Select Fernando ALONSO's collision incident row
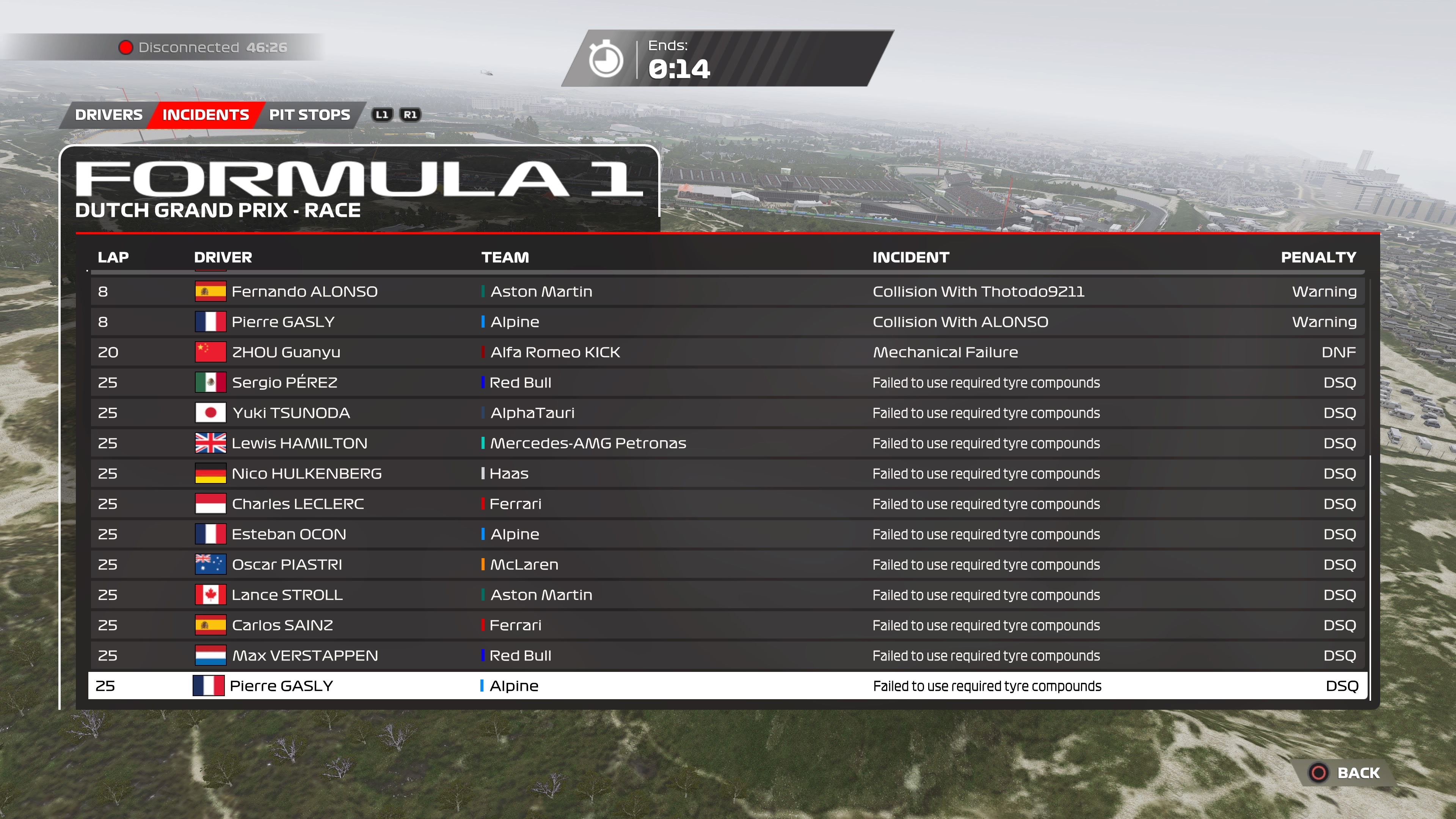 pos(727,292)
